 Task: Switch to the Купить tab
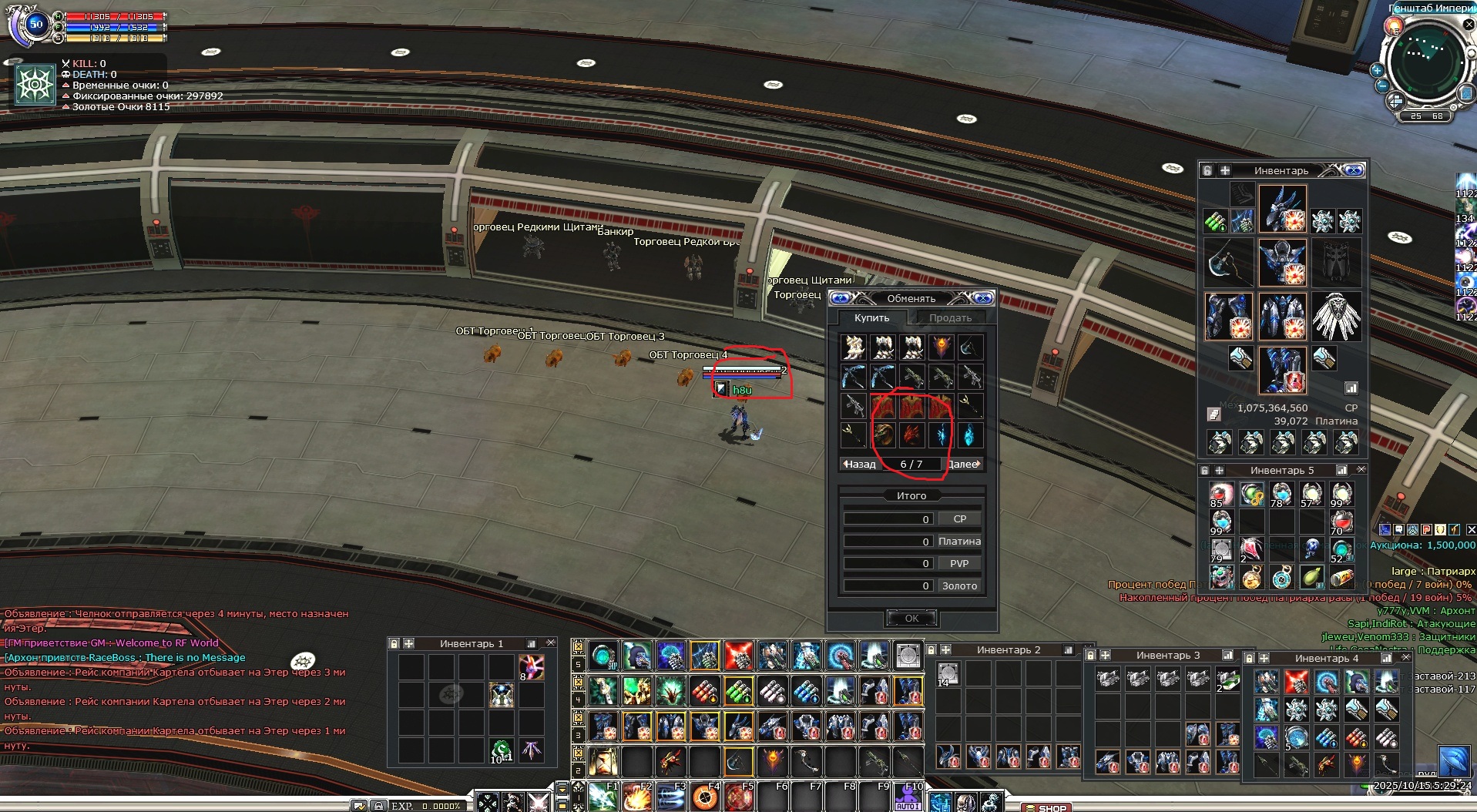click(x=871, y=317)
